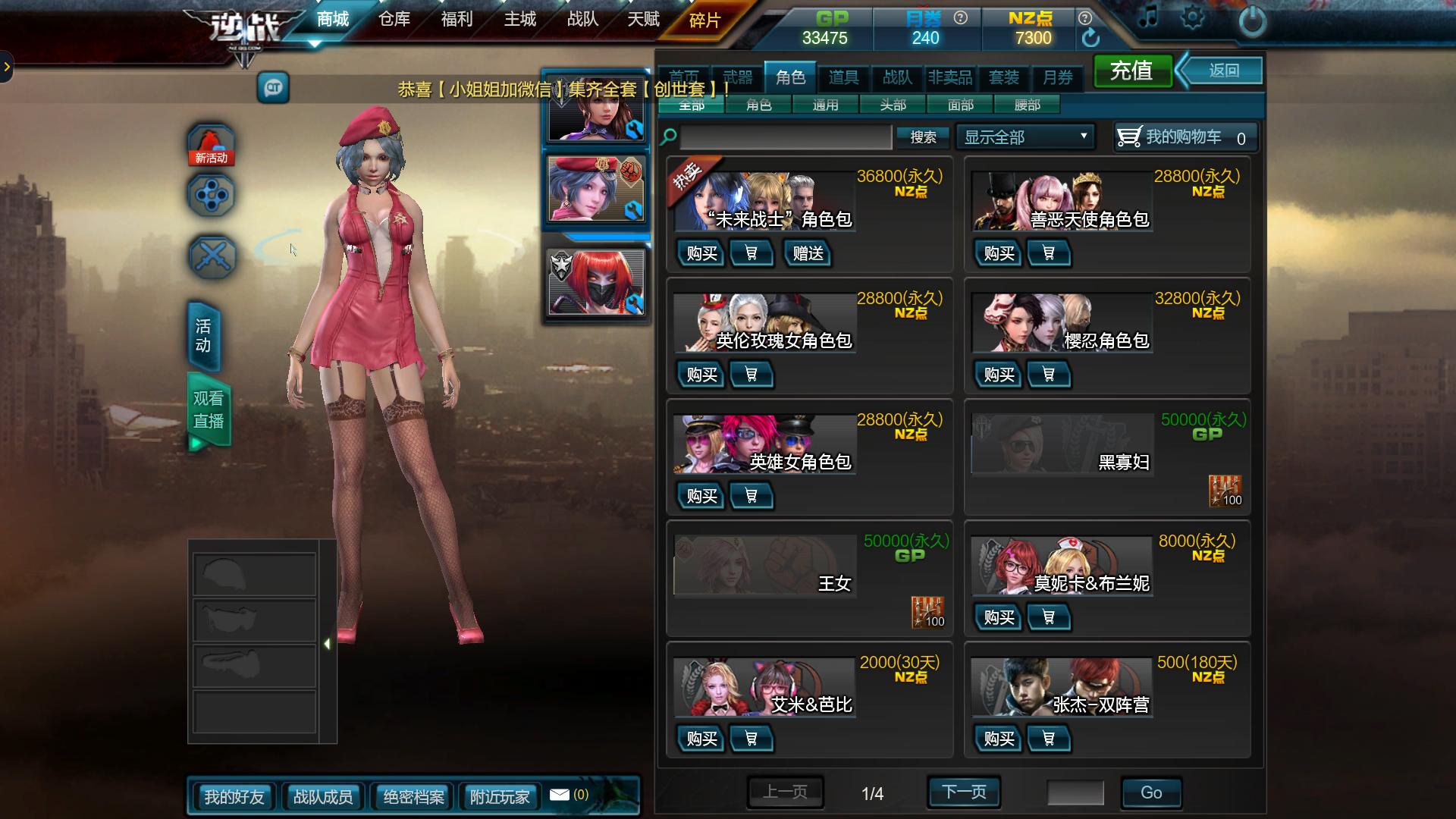Go to next page with 下一页

(x=964, y=792)
